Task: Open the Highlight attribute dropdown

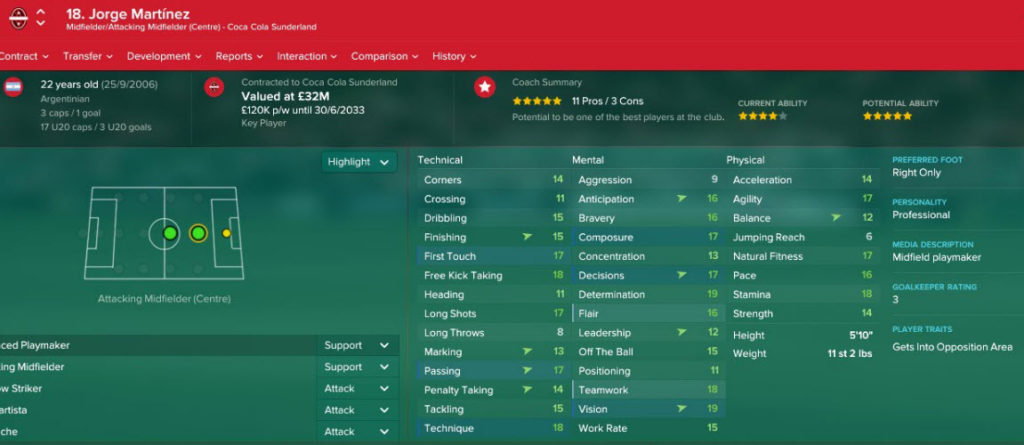Action: click(359, 162)
